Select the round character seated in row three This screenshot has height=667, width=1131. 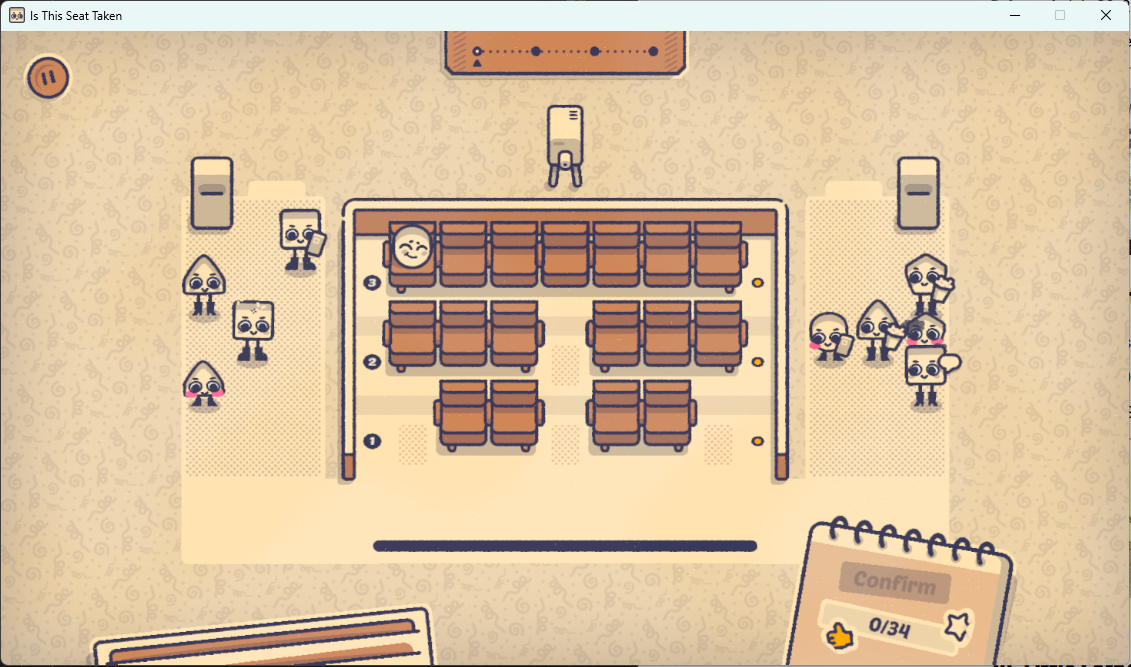[x=412, y=247]
